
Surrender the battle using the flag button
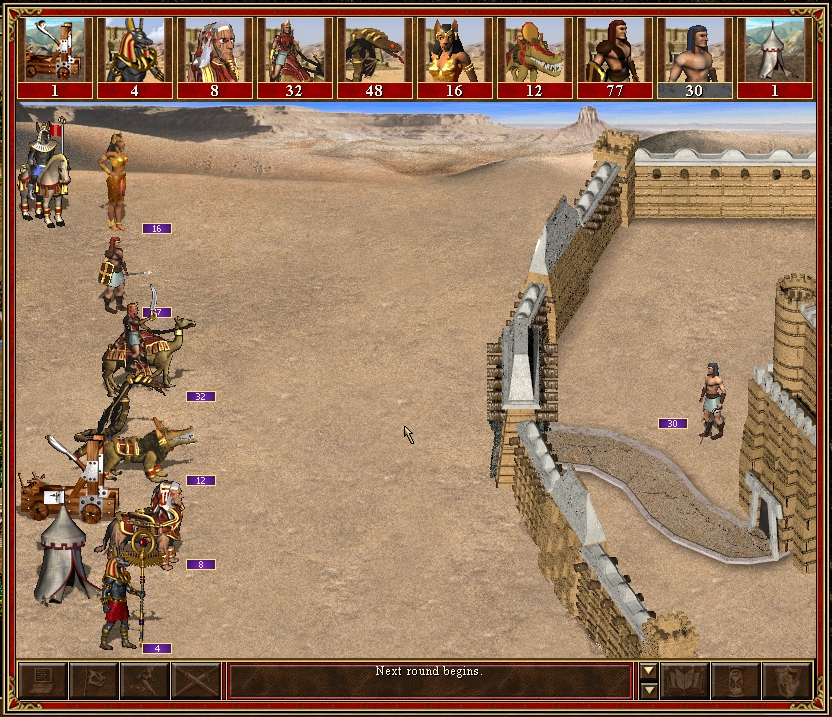coord(94,681)
